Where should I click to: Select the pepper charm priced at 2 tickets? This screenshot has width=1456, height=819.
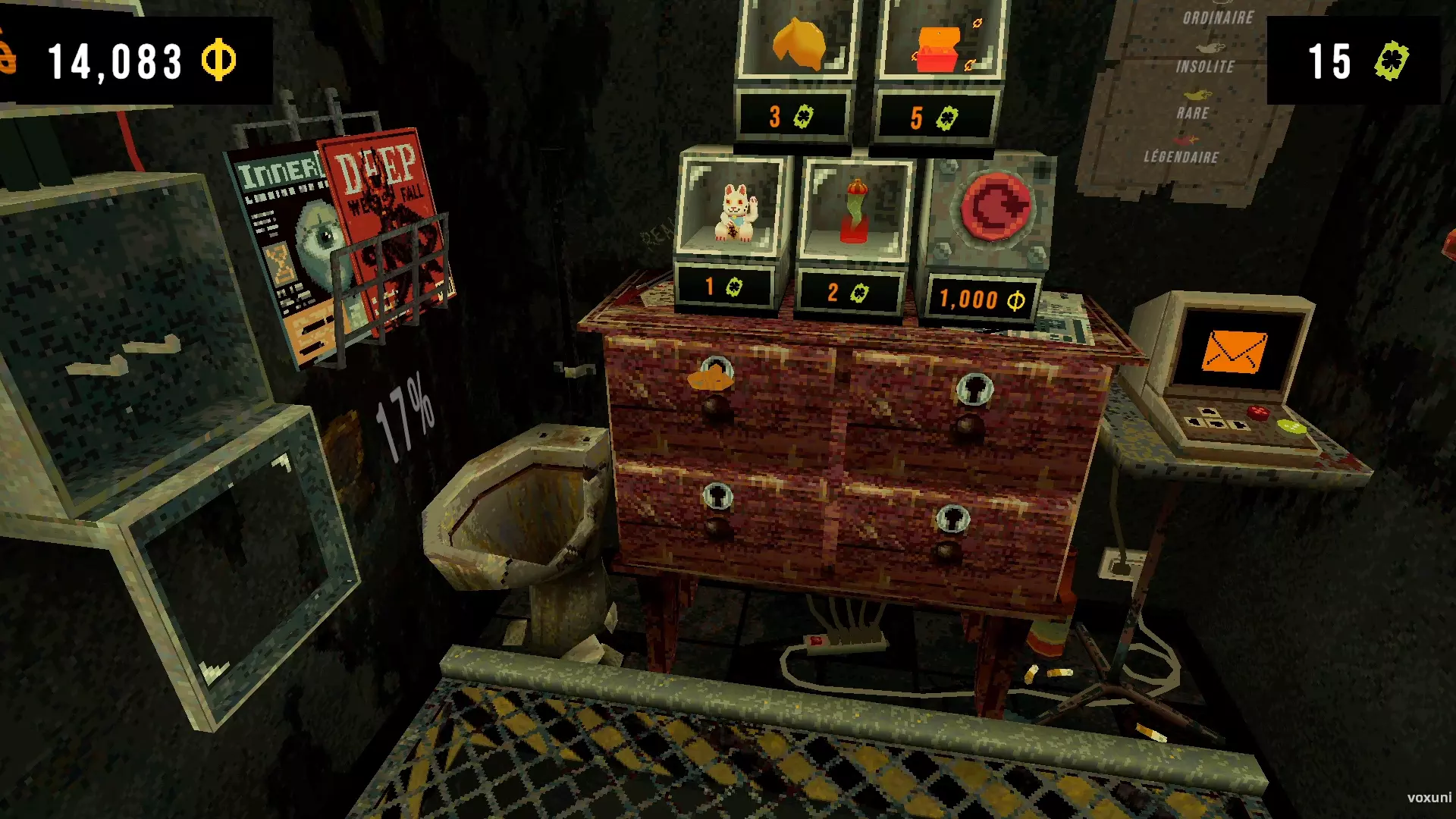coord(855,214)
